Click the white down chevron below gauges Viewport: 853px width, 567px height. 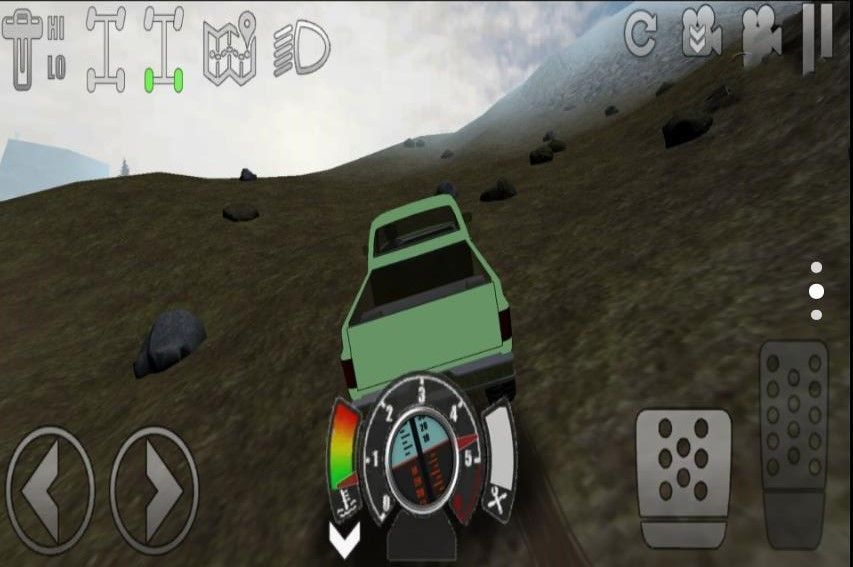click(345, 541)
